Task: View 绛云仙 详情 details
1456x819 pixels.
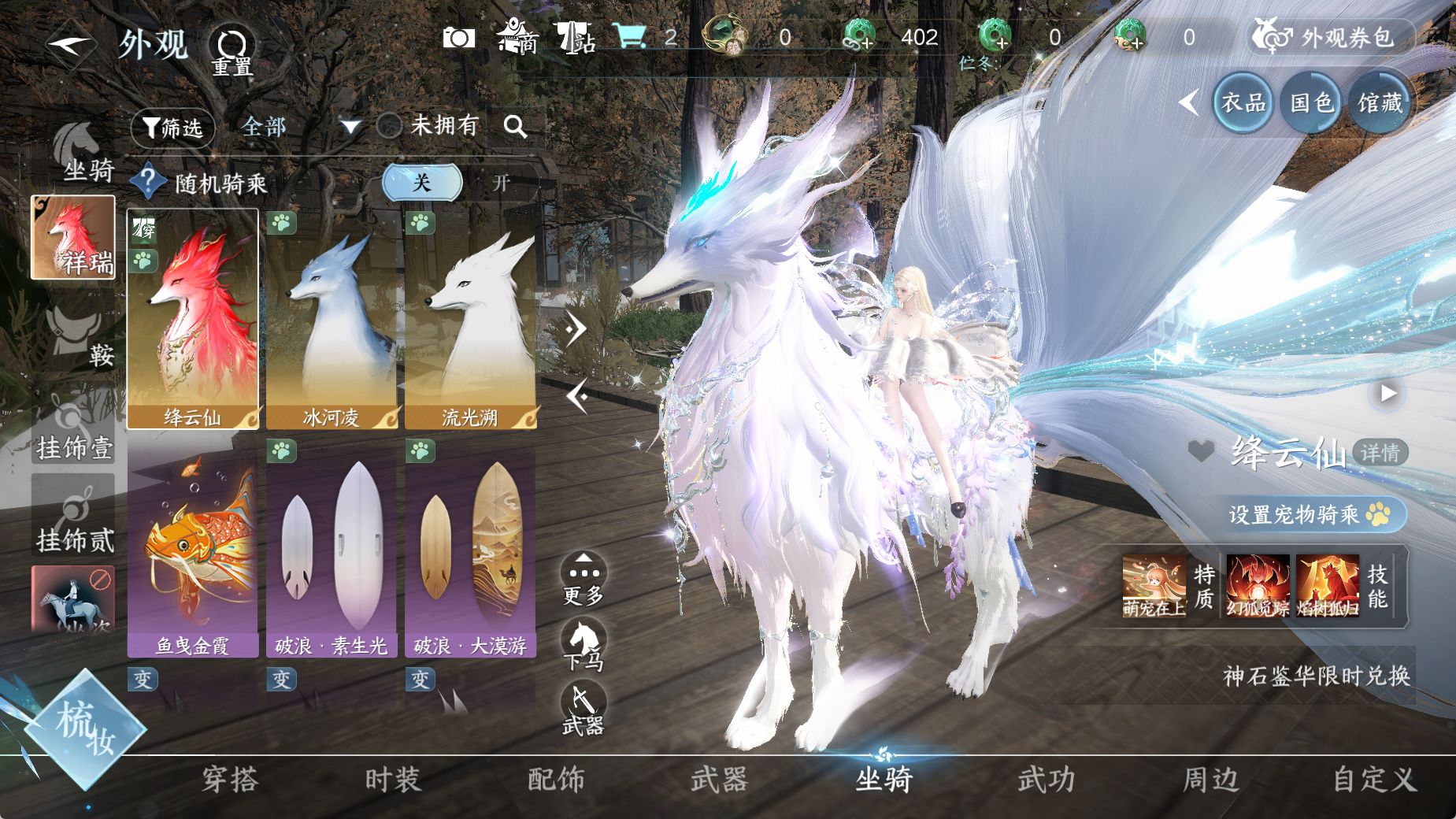Action: coord(1380,453)
